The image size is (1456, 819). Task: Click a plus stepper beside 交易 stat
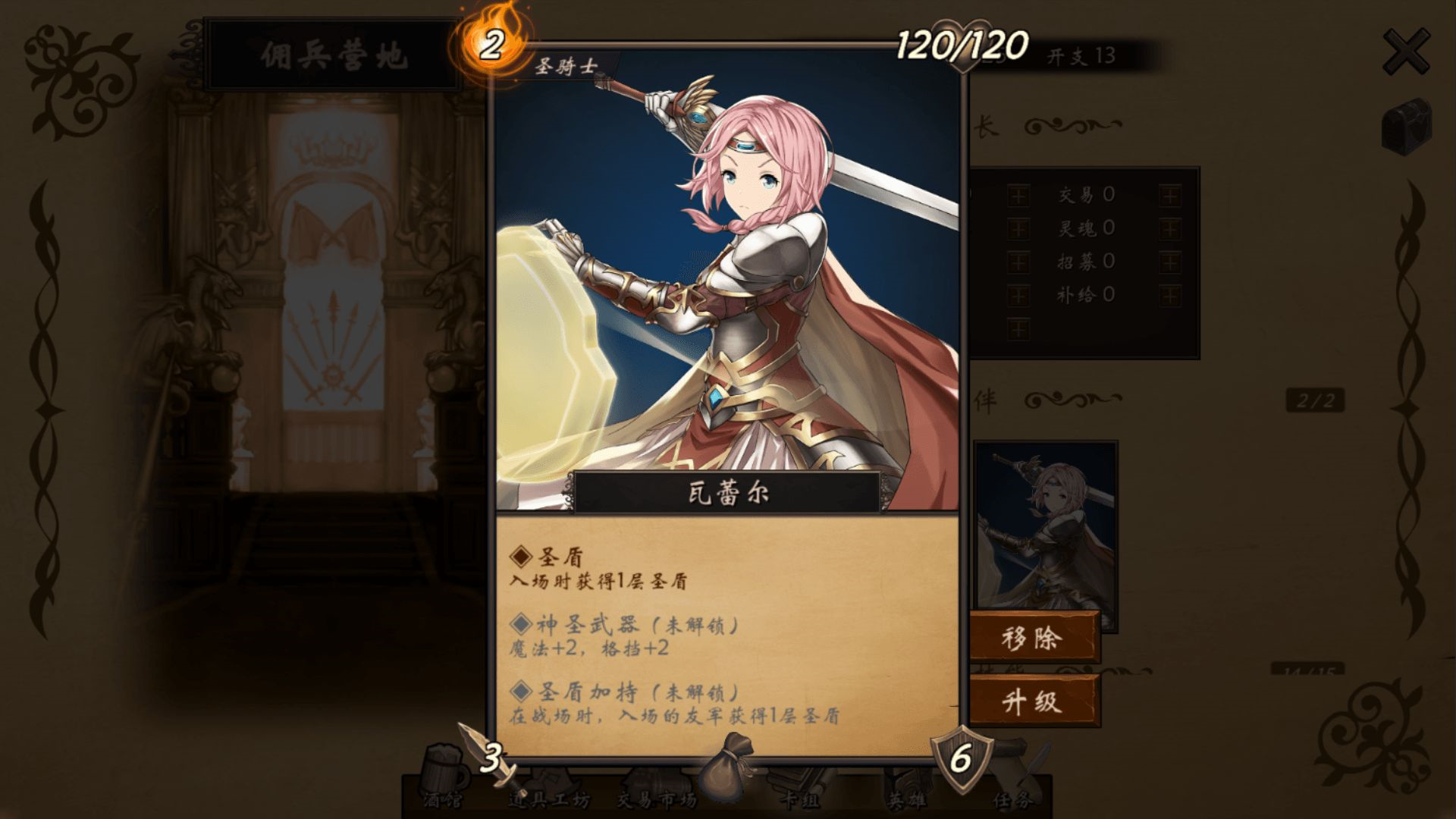pos(1018,196)
